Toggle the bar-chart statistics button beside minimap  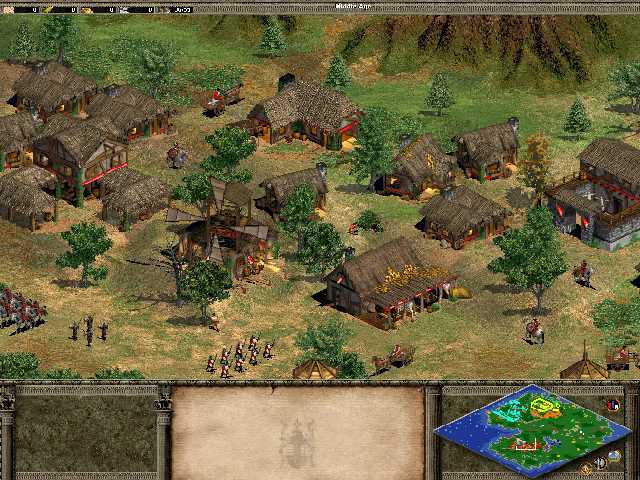click(x=612, y=404)
